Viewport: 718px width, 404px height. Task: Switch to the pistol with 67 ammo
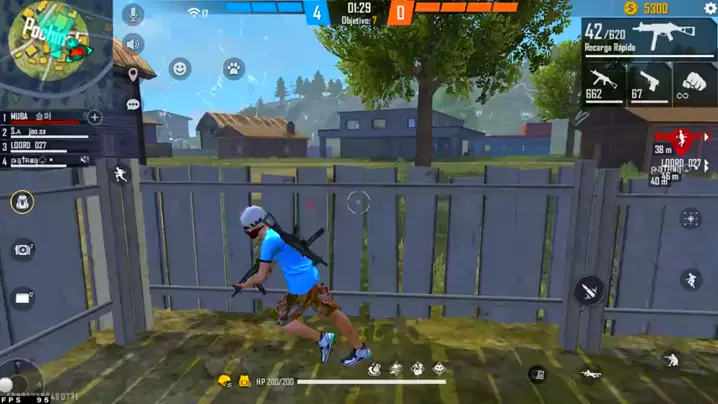click(x=649, y=84)
